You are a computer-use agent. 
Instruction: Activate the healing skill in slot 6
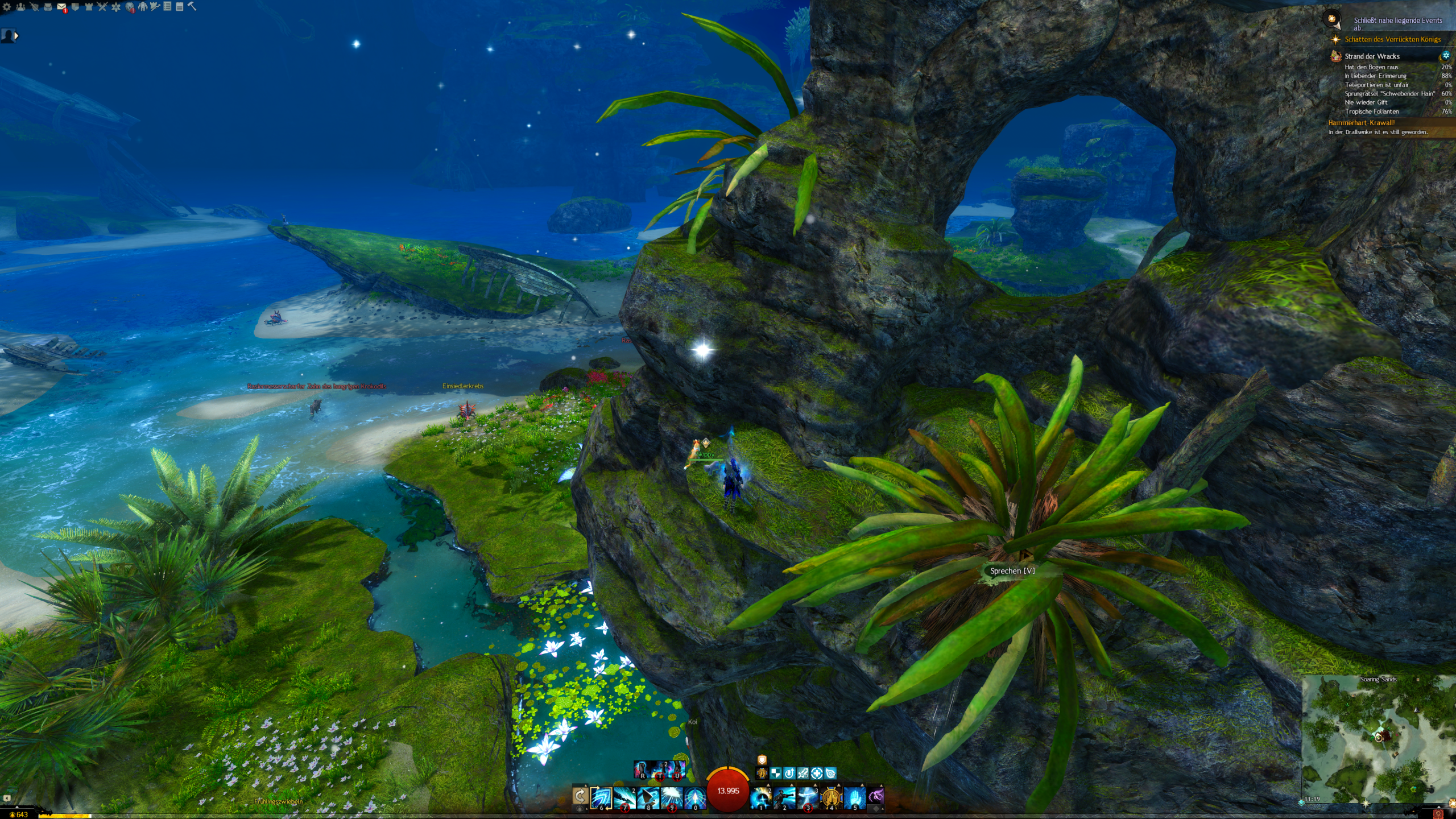point(601,798)
